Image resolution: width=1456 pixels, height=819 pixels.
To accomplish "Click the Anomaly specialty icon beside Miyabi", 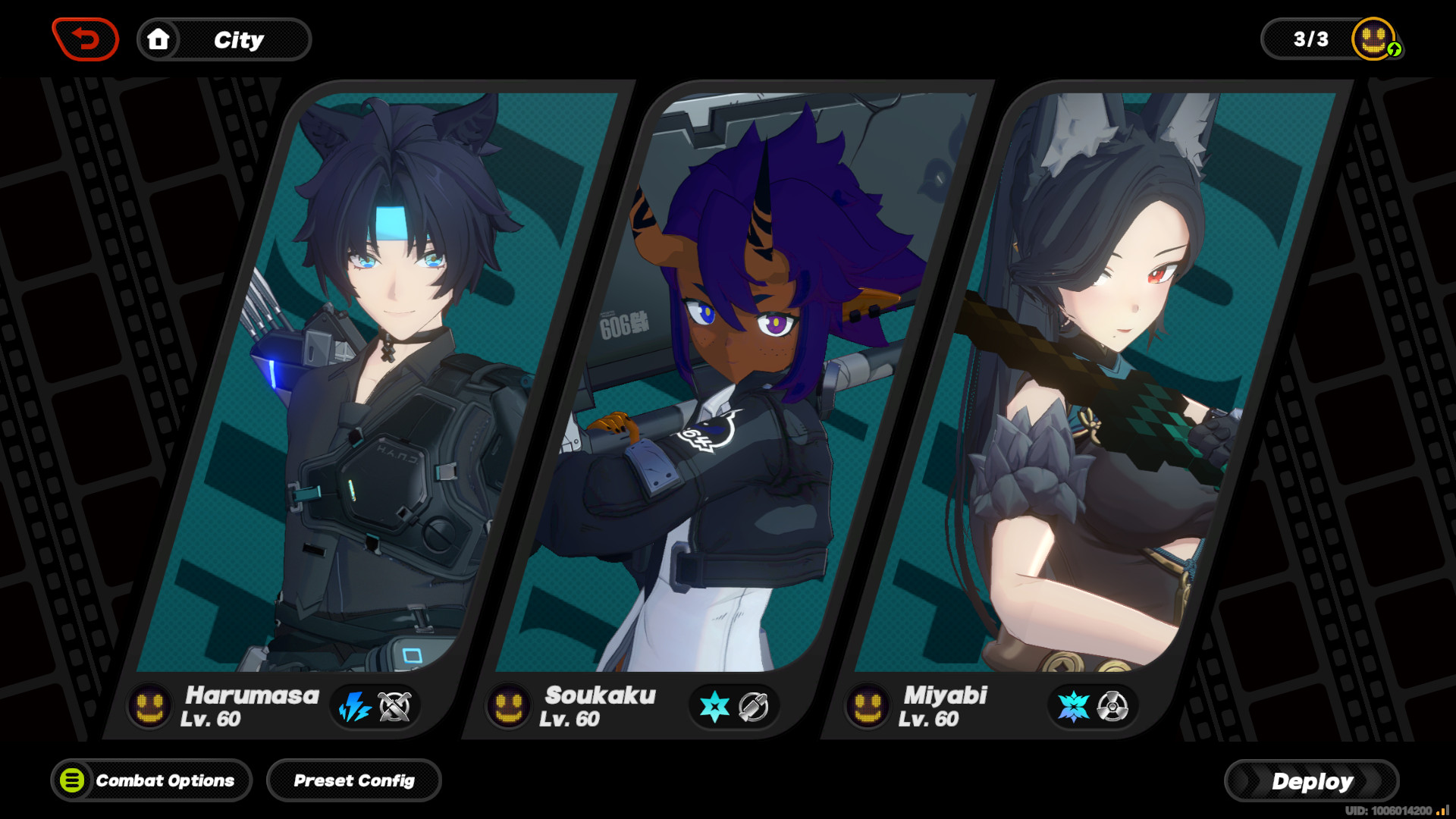I will 1113,707.
